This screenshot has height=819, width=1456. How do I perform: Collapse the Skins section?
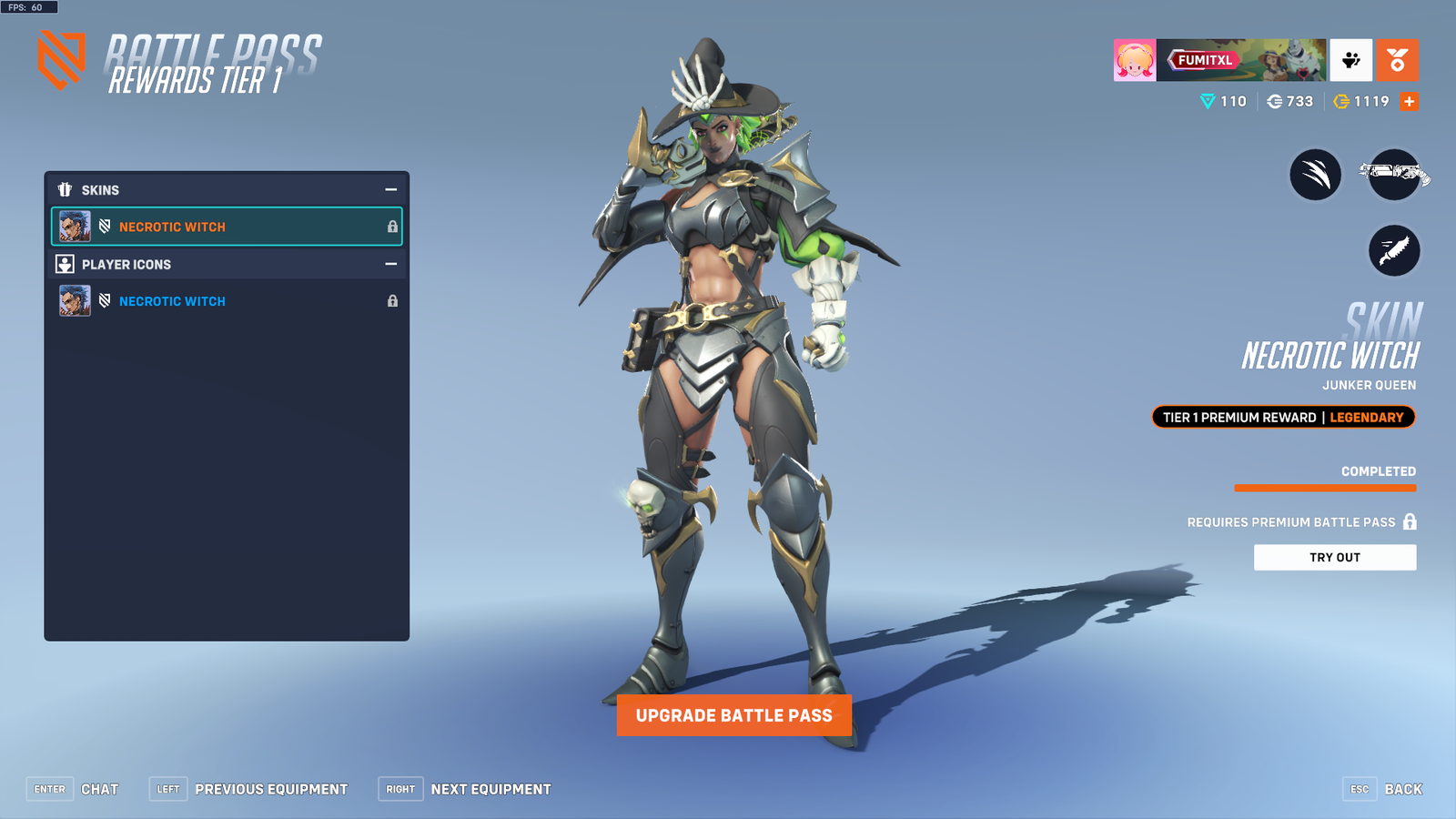(391, 189)
